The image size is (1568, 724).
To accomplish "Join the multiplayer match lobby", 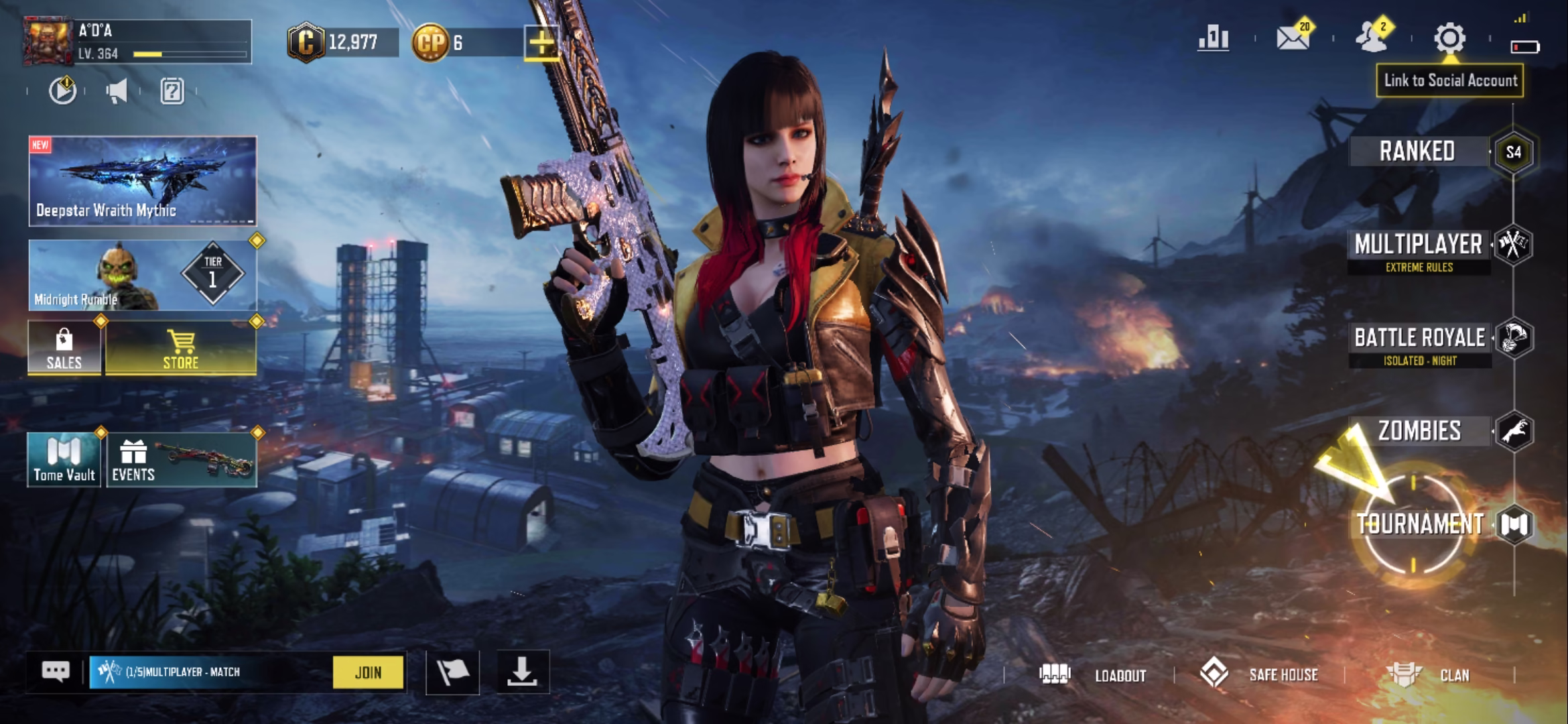I will coord(368,672).
